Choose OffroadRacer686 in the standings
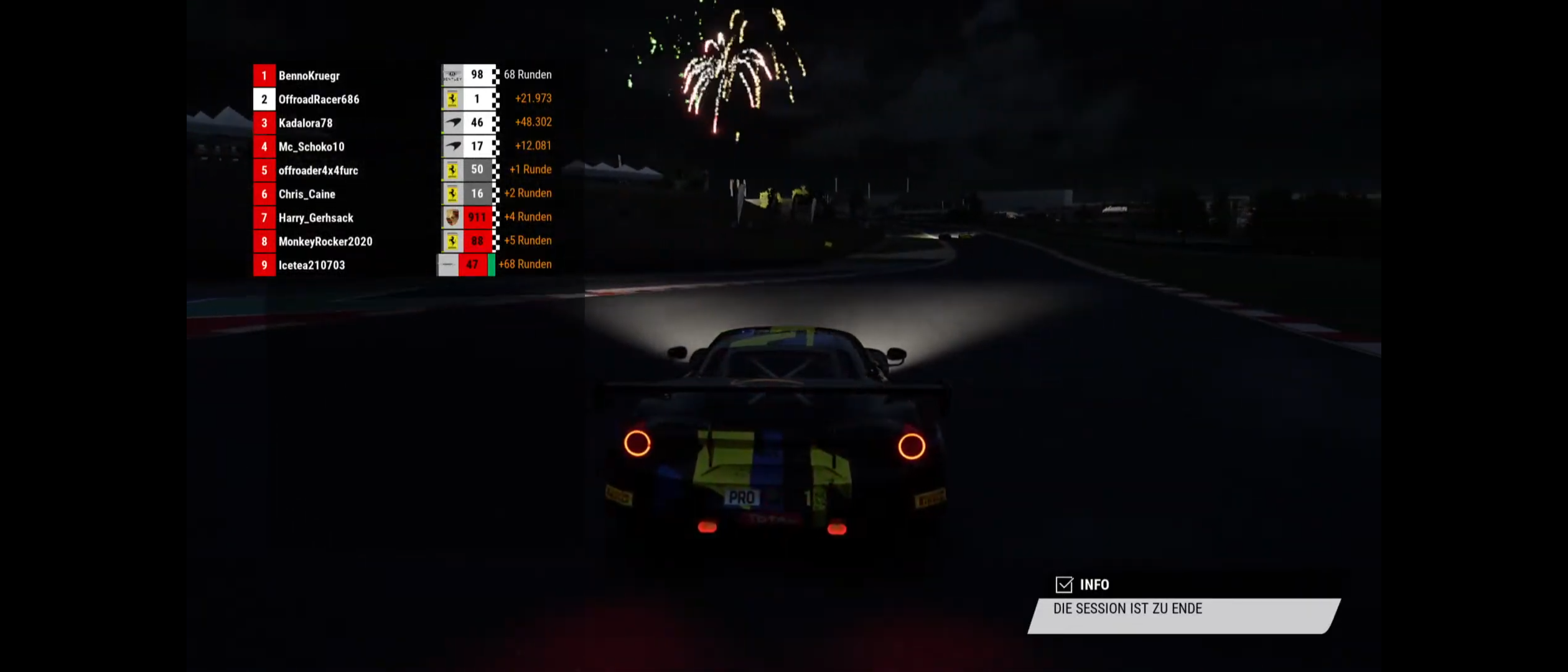This screenshot has height=672, width=1568. click(x=319, y=99)
